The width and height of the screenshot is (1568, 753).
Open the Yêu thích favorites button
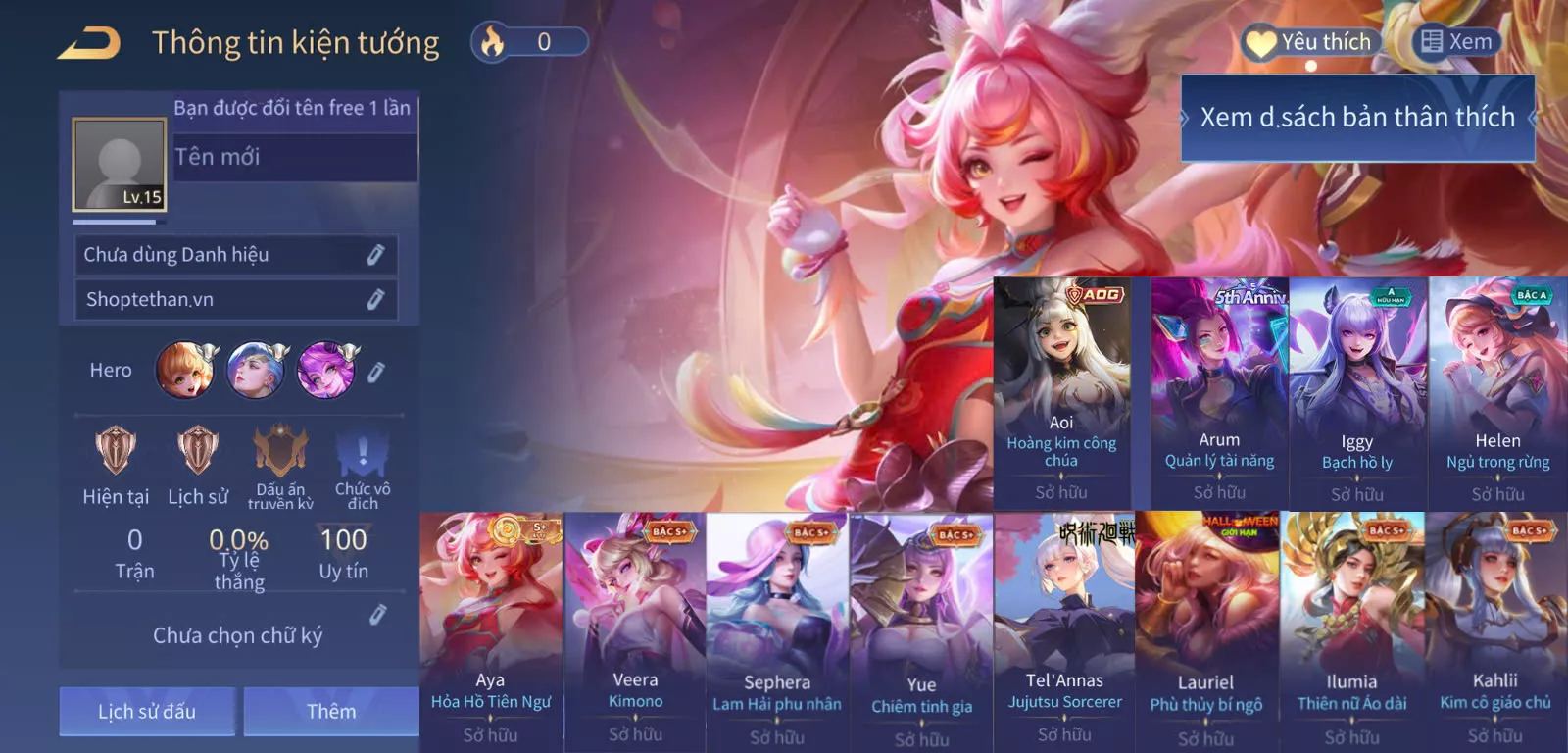pyautogui.click(x=1311, y=42)
